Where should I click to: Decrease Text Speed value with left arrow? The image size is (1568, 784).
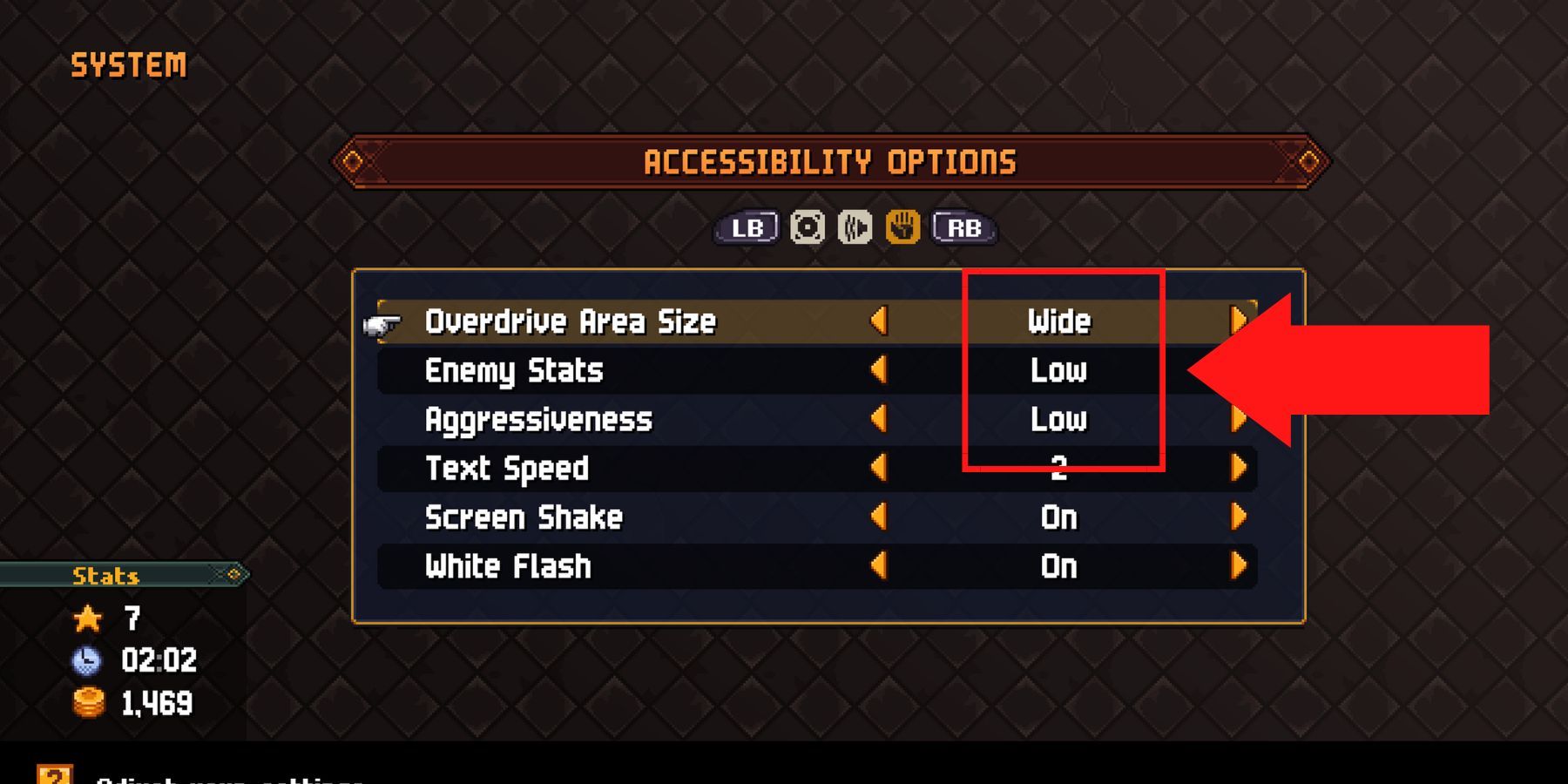(x=878, y=469)
